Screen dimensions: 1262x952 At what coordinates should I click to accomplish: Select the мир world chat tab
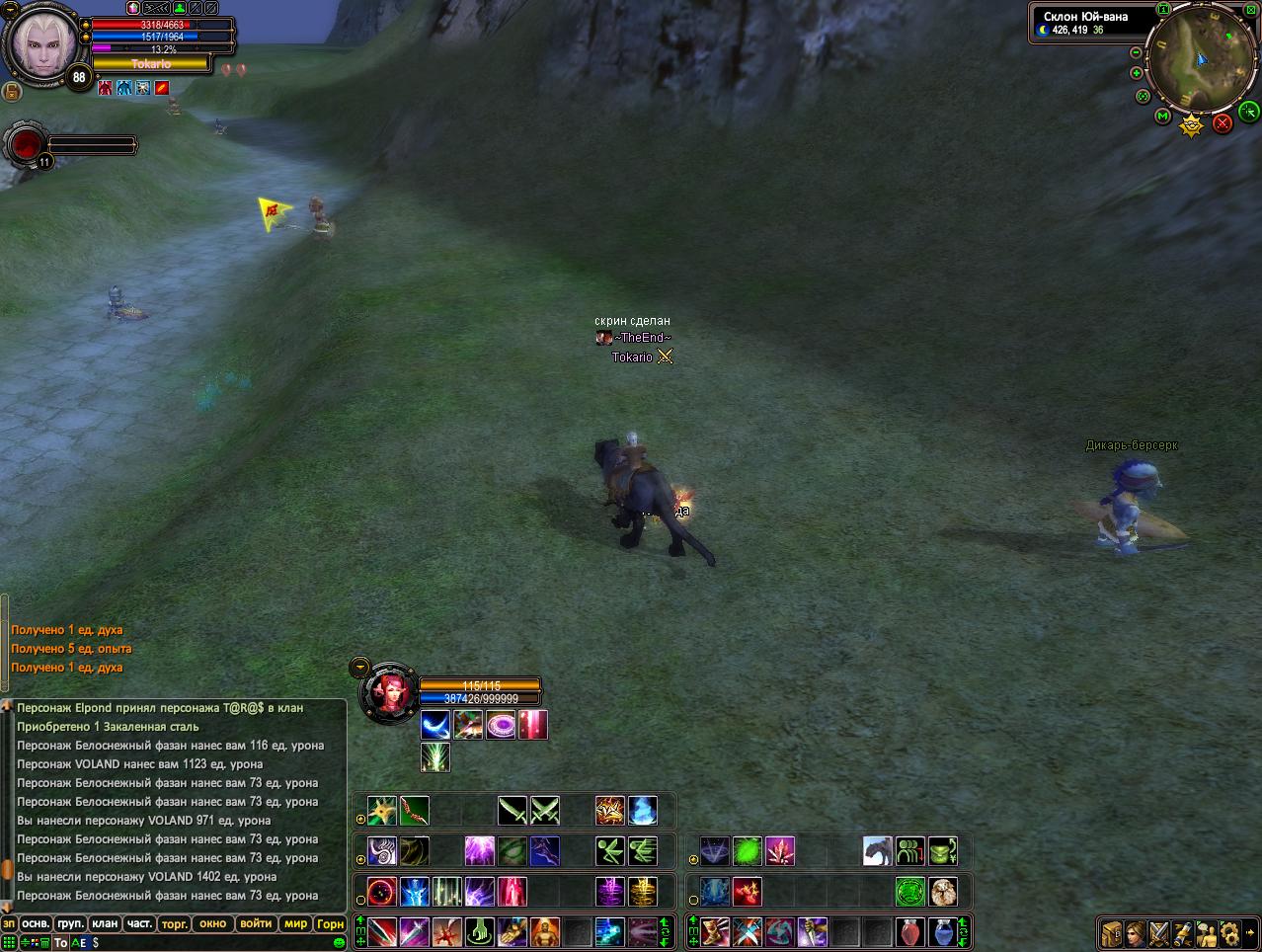coord(295,924)
